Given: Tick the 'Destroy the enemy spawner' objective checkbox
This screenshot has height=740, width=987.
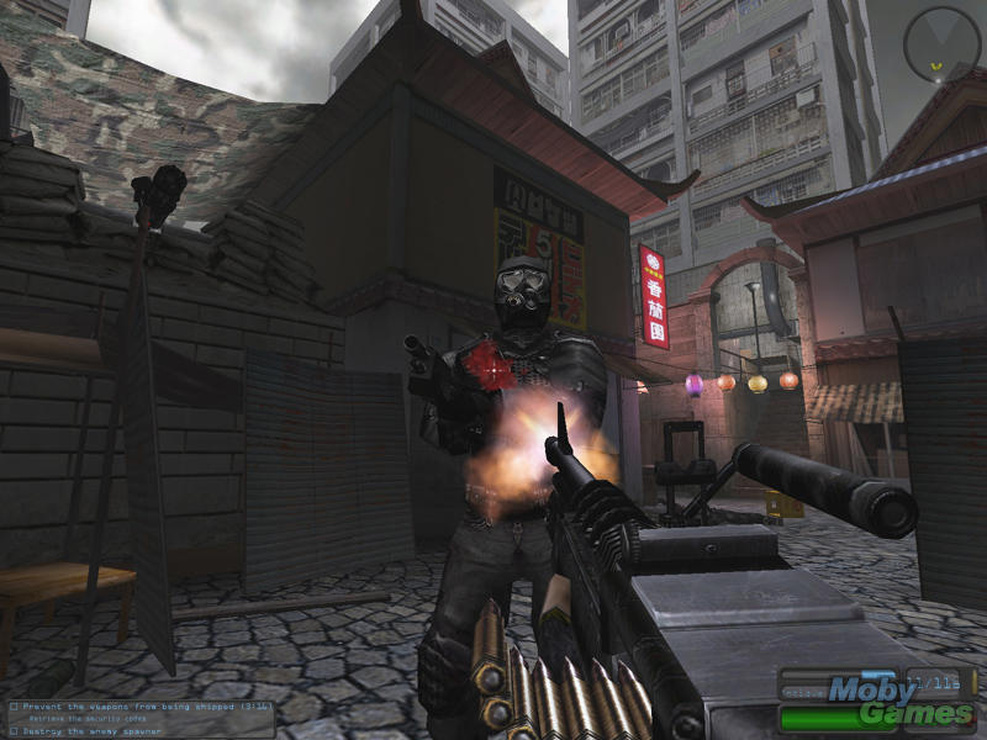Looking at the screenshot, I should [x=13, y=730].
